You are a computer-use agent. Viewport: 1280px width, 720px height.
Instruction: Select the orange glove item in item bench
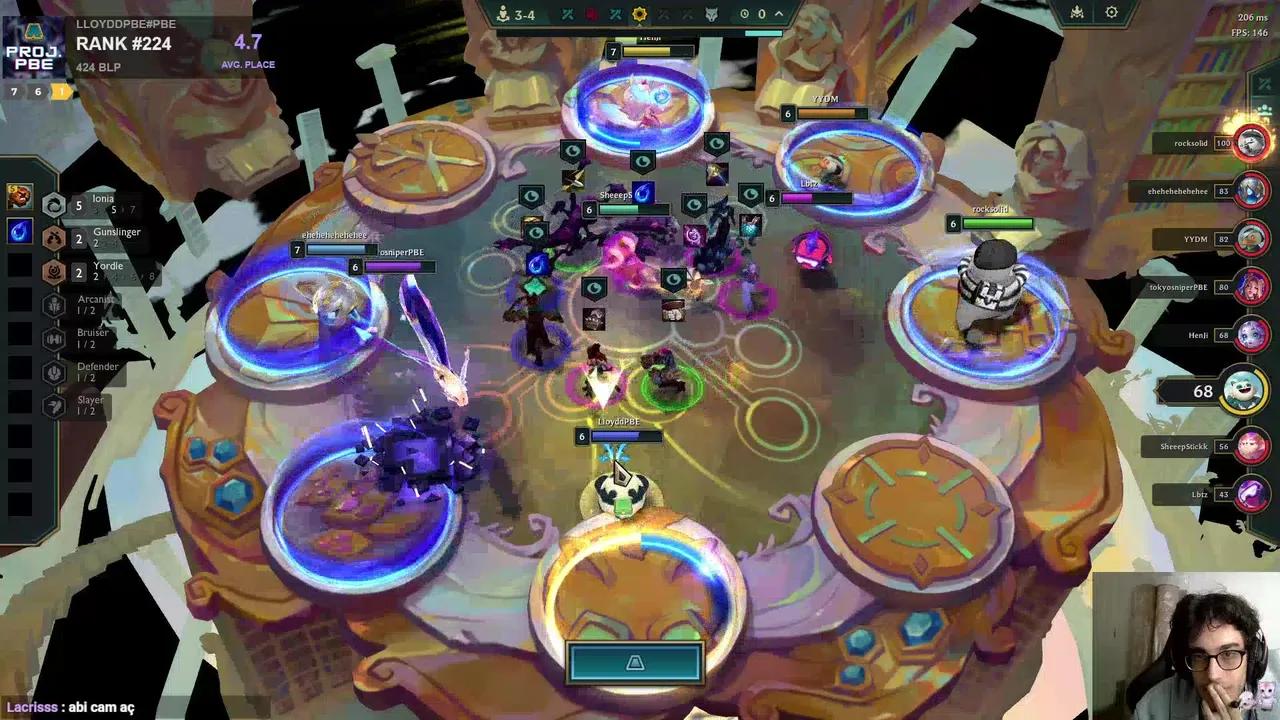(20, 197)
